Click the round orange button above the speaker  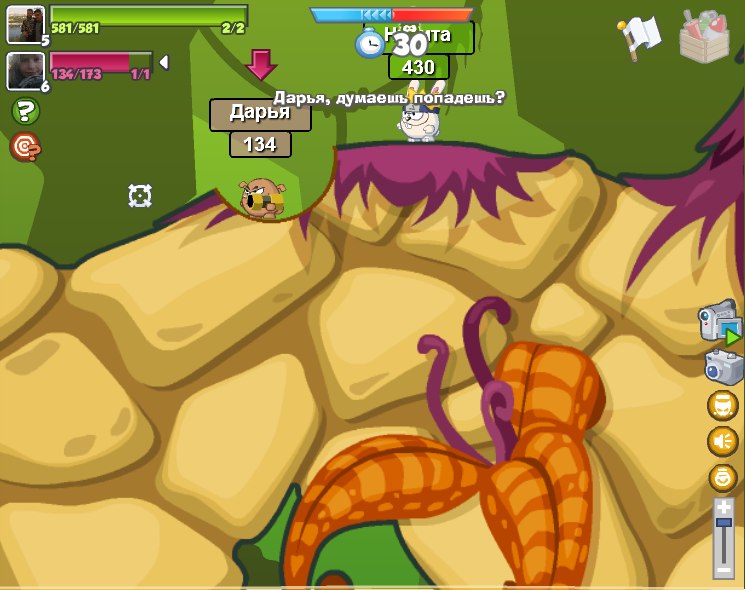[722, 405]
